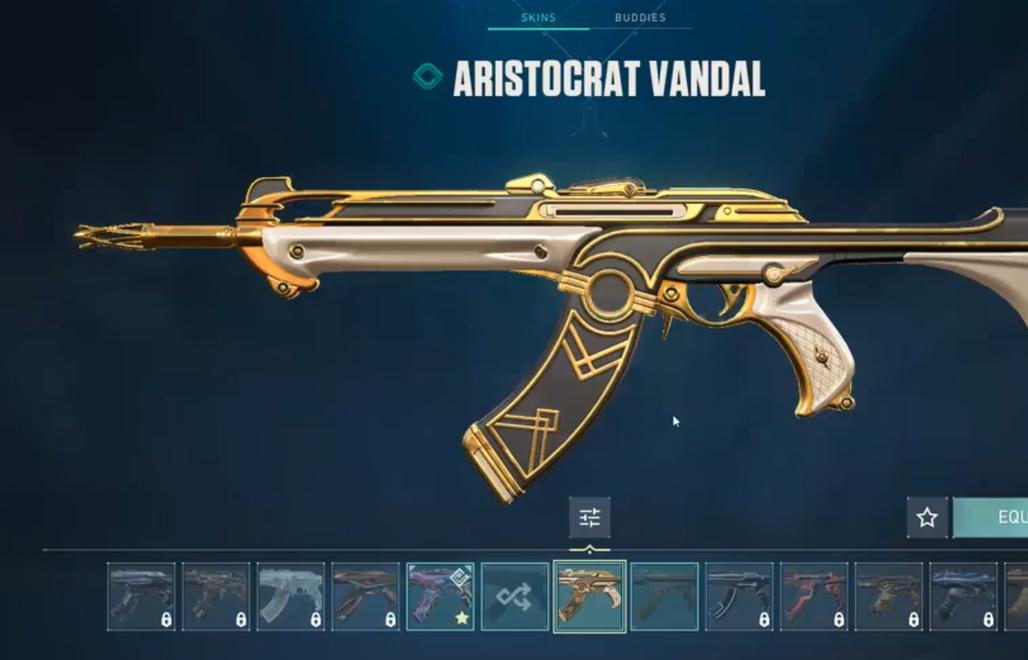Choose the unlocked dark default Vandal thumbnail
The width and height of the screenshot is (1028, 660).
(x=665, y=596)
